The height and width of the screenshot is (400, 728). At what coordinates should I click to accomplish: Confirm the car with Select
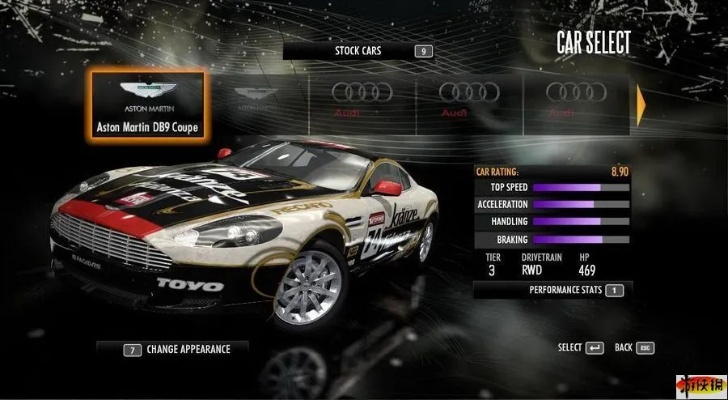tap(580, 348)
